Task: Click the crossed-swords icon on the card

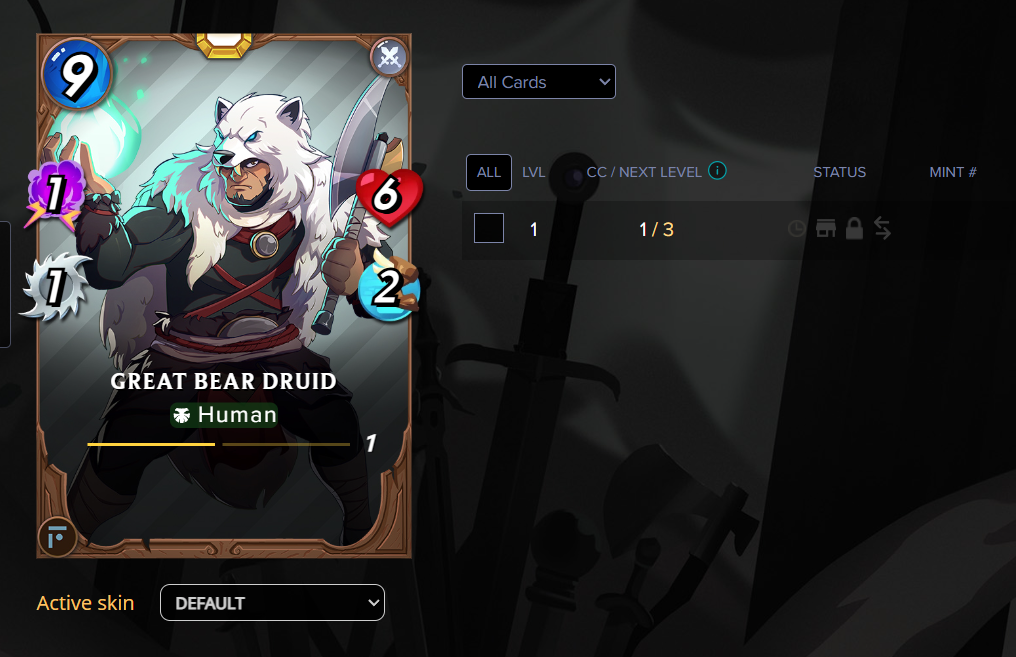Action: pyautogui.click(x=390, y=56)
